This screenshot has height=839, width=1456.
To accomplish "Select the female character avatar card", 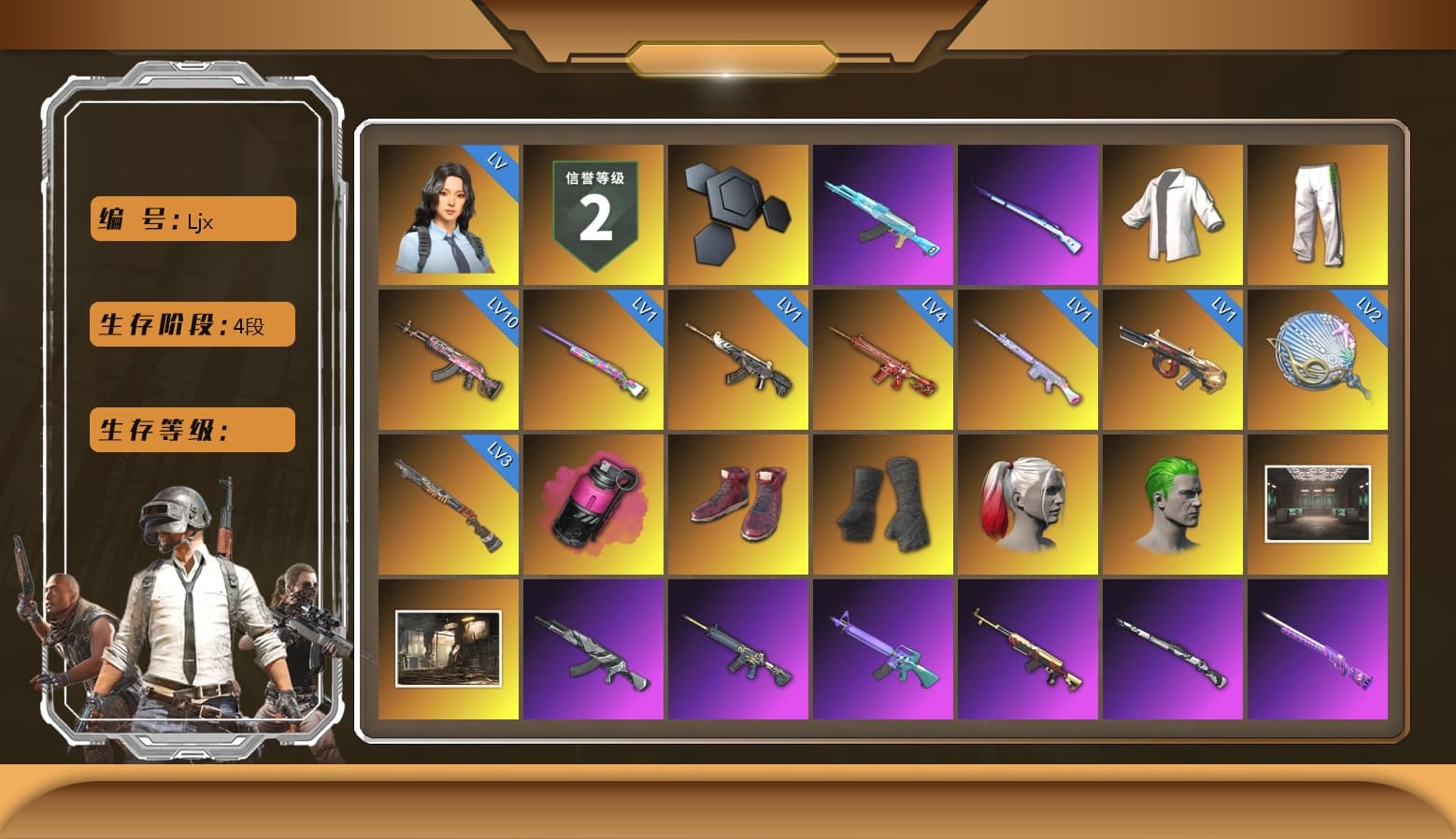I will coord(447,214).
